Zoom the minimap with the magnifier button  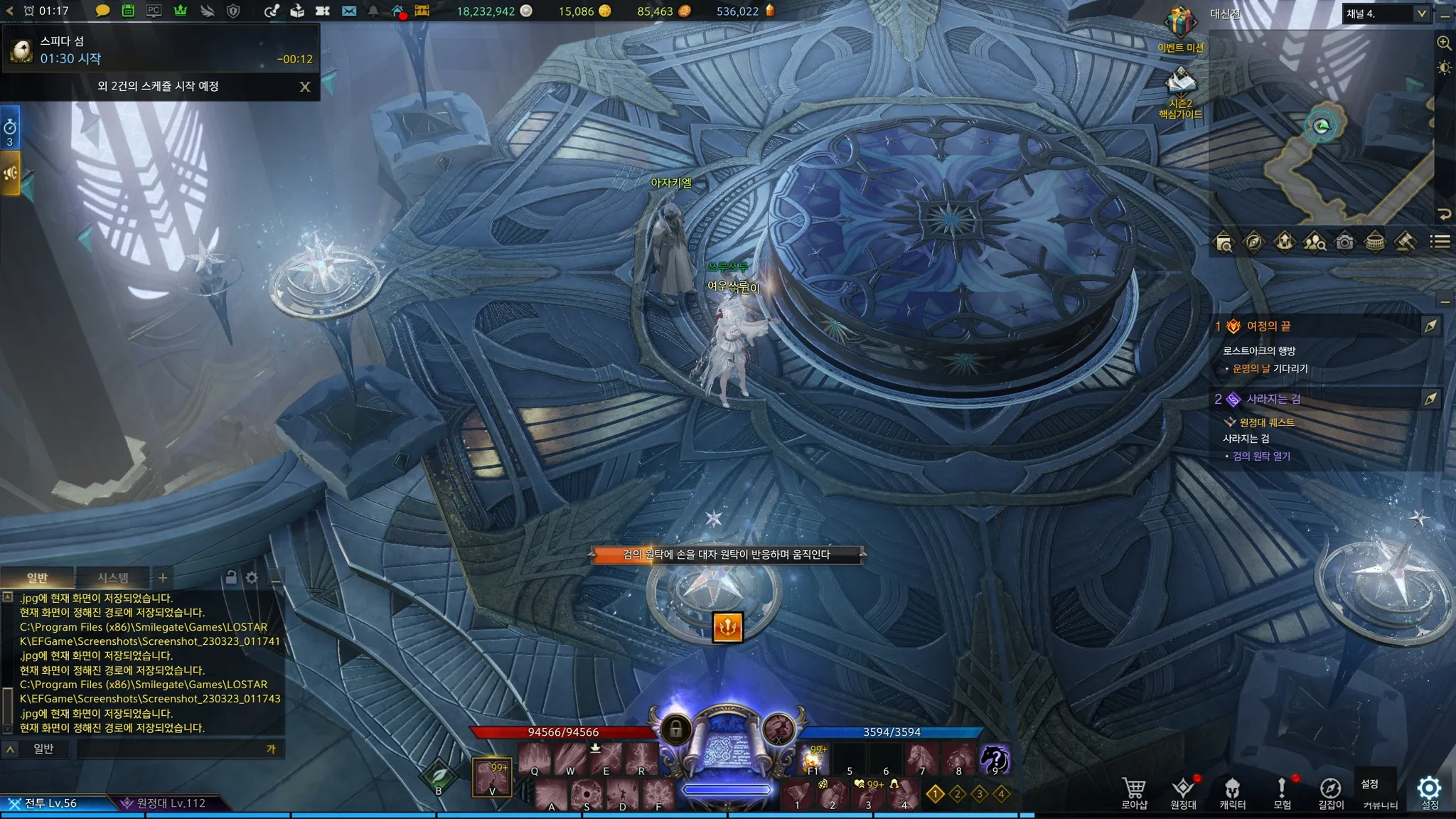[1444, 43]
